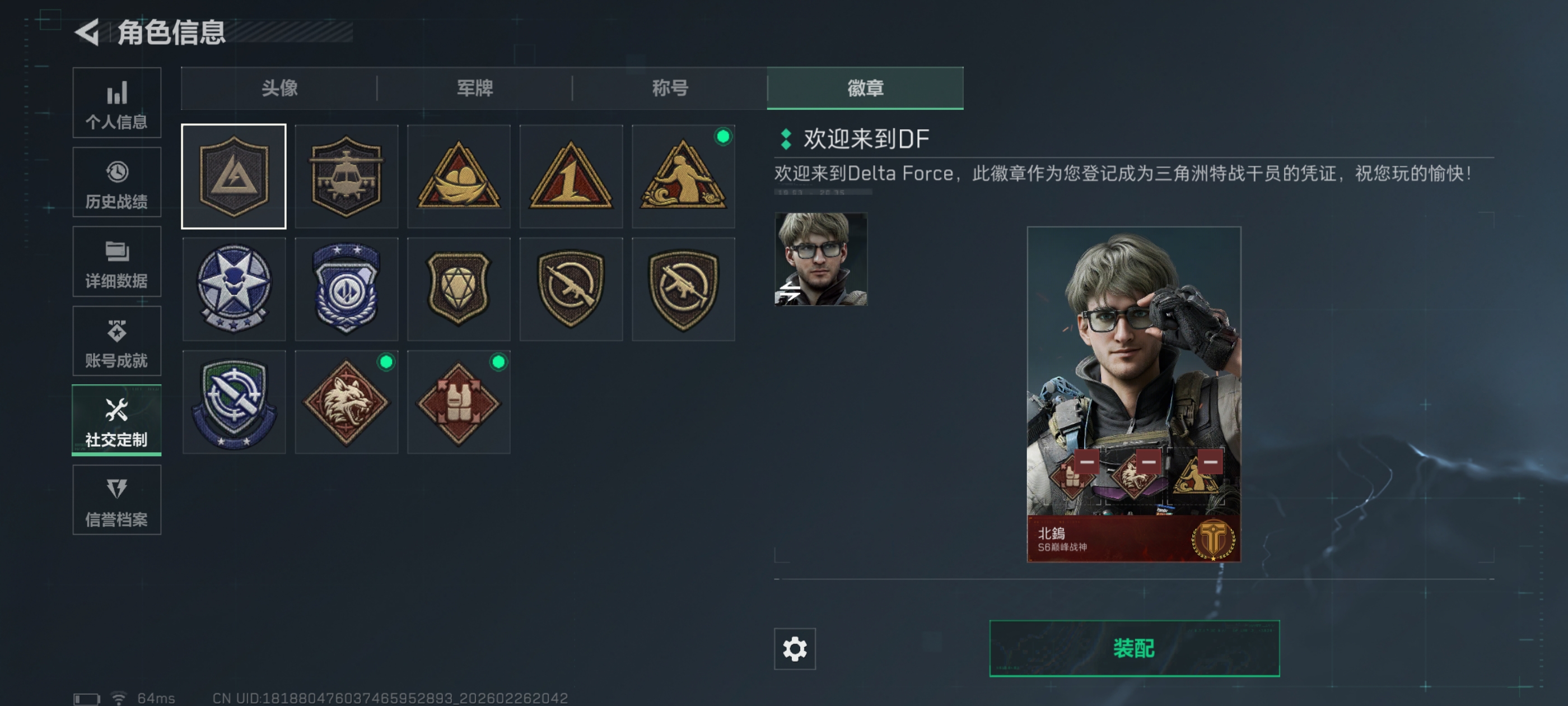Open 历史战绩 match history
Image resolution: width=1568 pixels, height=706 pixels.
click(116, 182)
